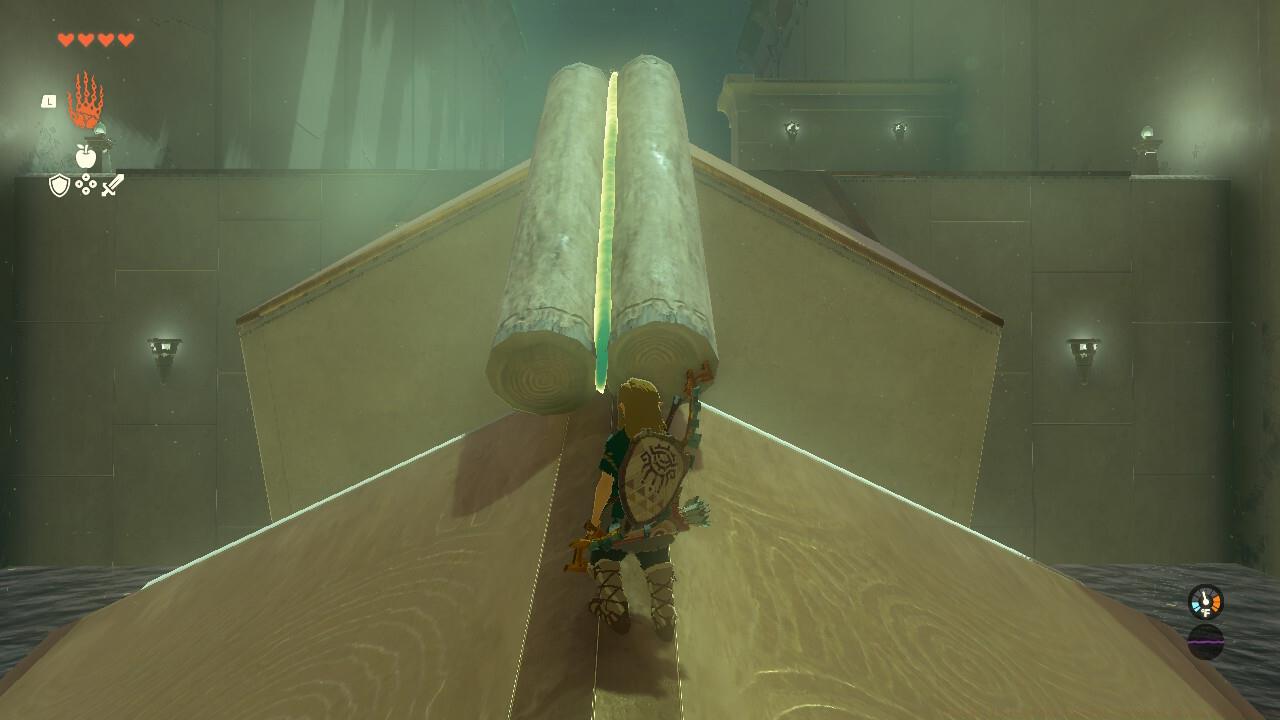Select the shield equipment icon

point(60,184)
